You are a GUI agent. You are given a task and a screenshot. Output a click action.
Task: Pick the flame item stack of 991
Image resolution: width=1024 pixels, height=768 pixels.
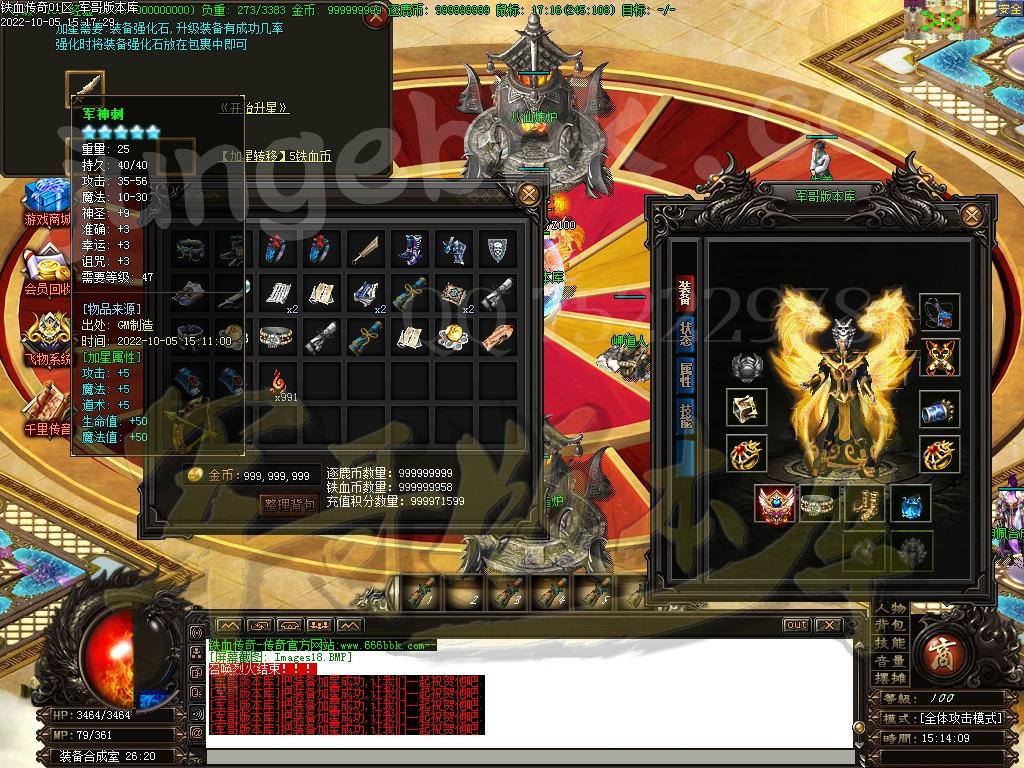277,379
